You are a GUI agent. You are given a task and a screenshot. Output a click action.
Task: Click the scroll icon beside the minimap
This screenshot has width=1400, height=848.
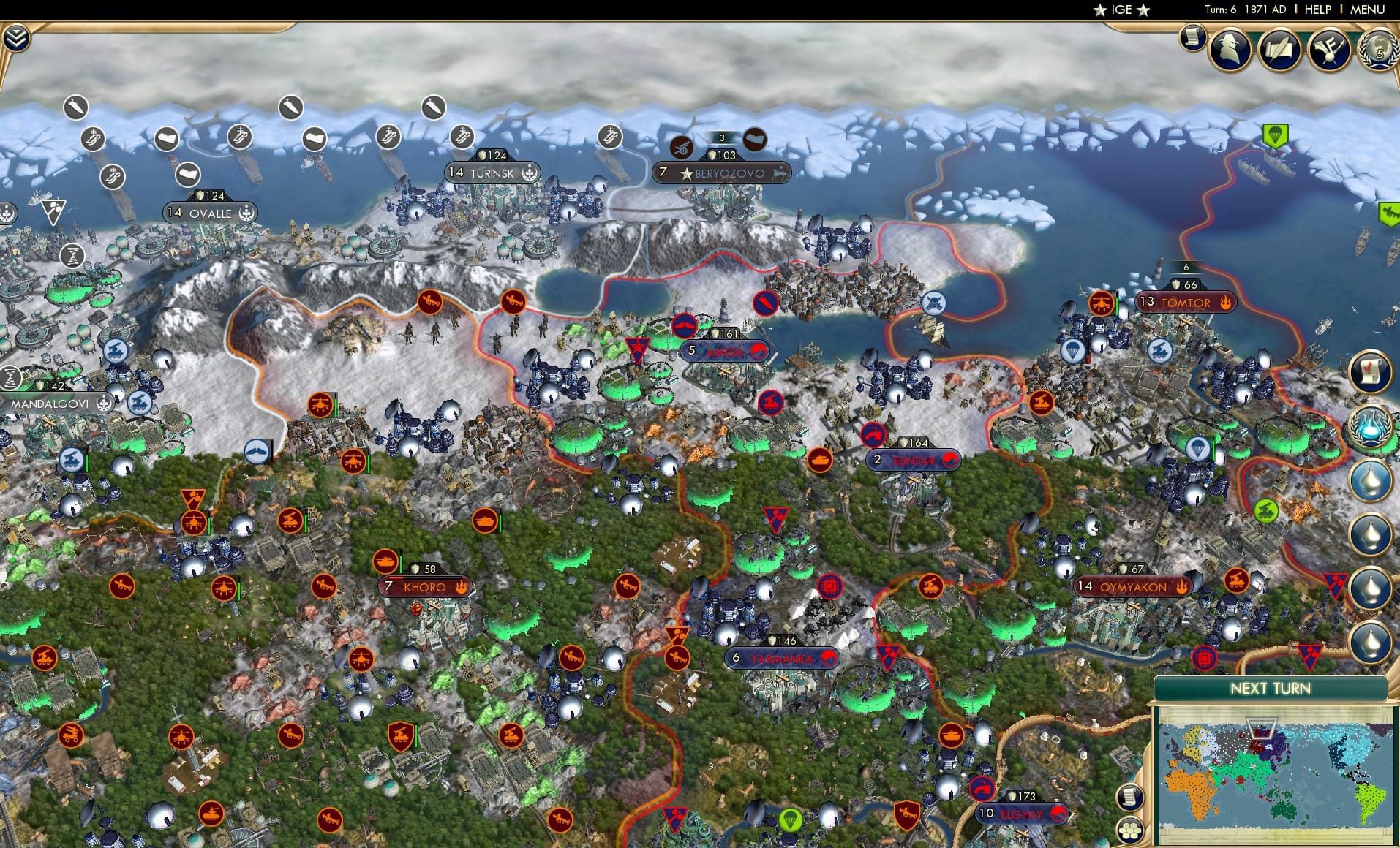point(1129,798)
